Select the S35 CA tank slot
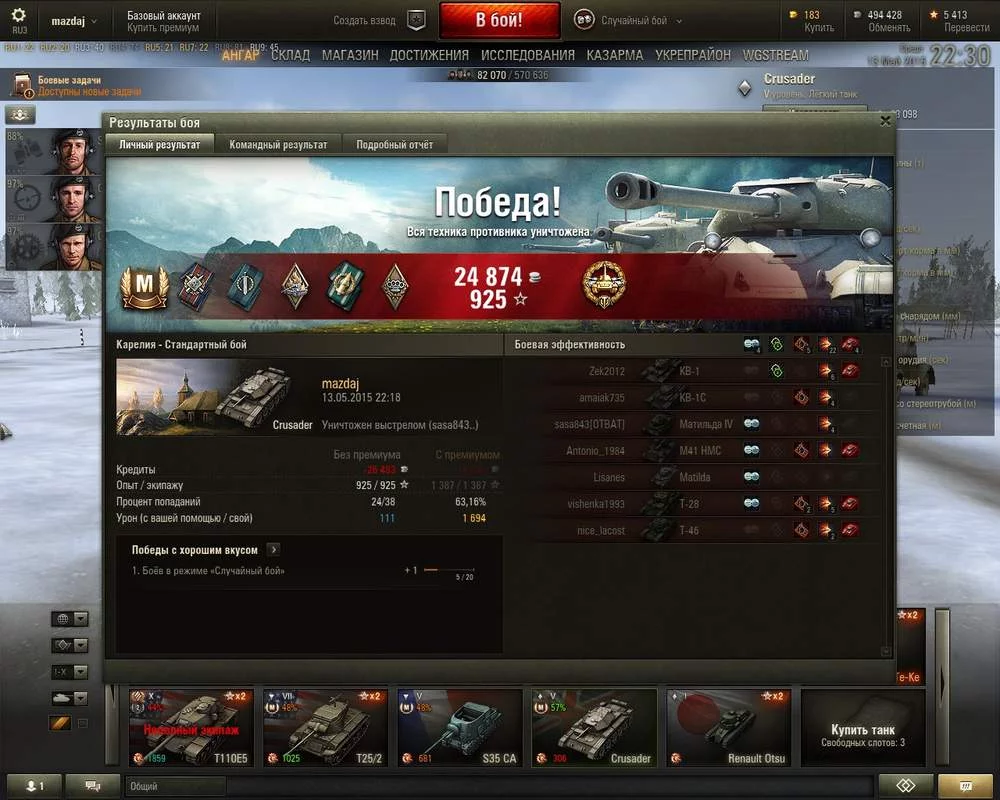The width and height of the screenshot is (1000, 800). 459,728
